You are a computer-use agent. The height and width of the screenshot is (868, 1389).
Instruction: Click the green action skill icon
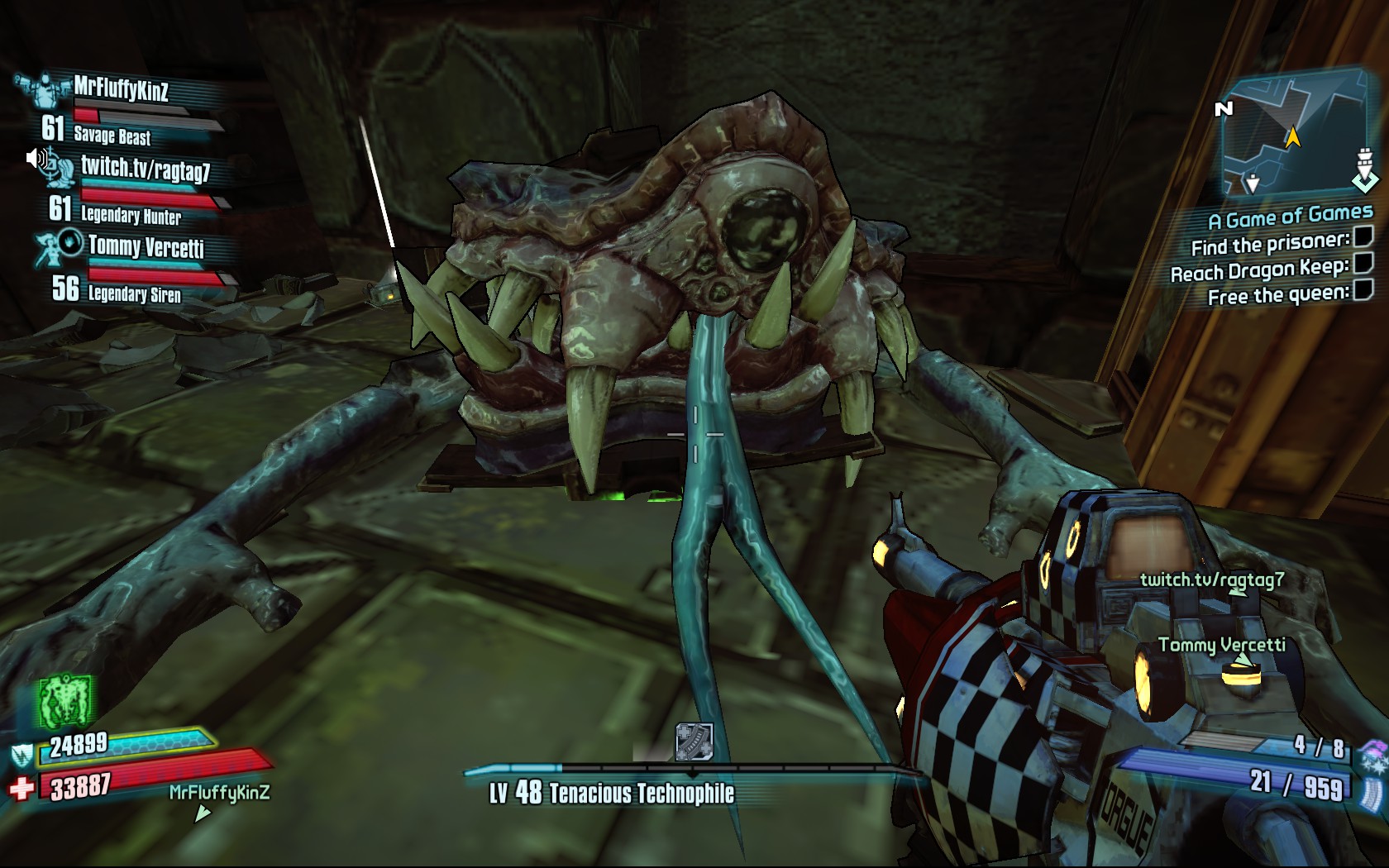[x=66, y=703]
